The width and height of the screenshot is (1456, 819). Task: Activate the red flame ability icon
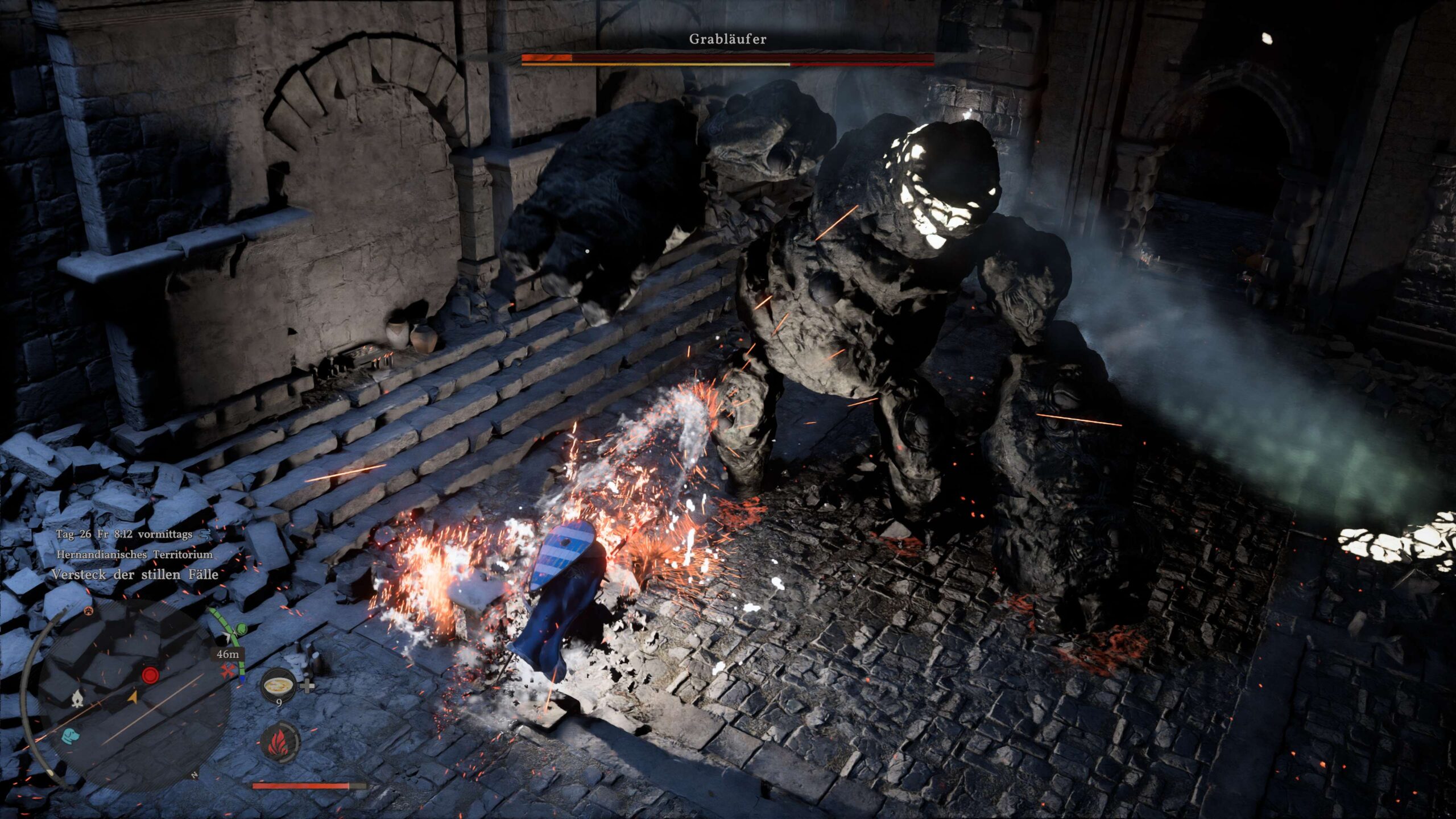tap(280, 741)
